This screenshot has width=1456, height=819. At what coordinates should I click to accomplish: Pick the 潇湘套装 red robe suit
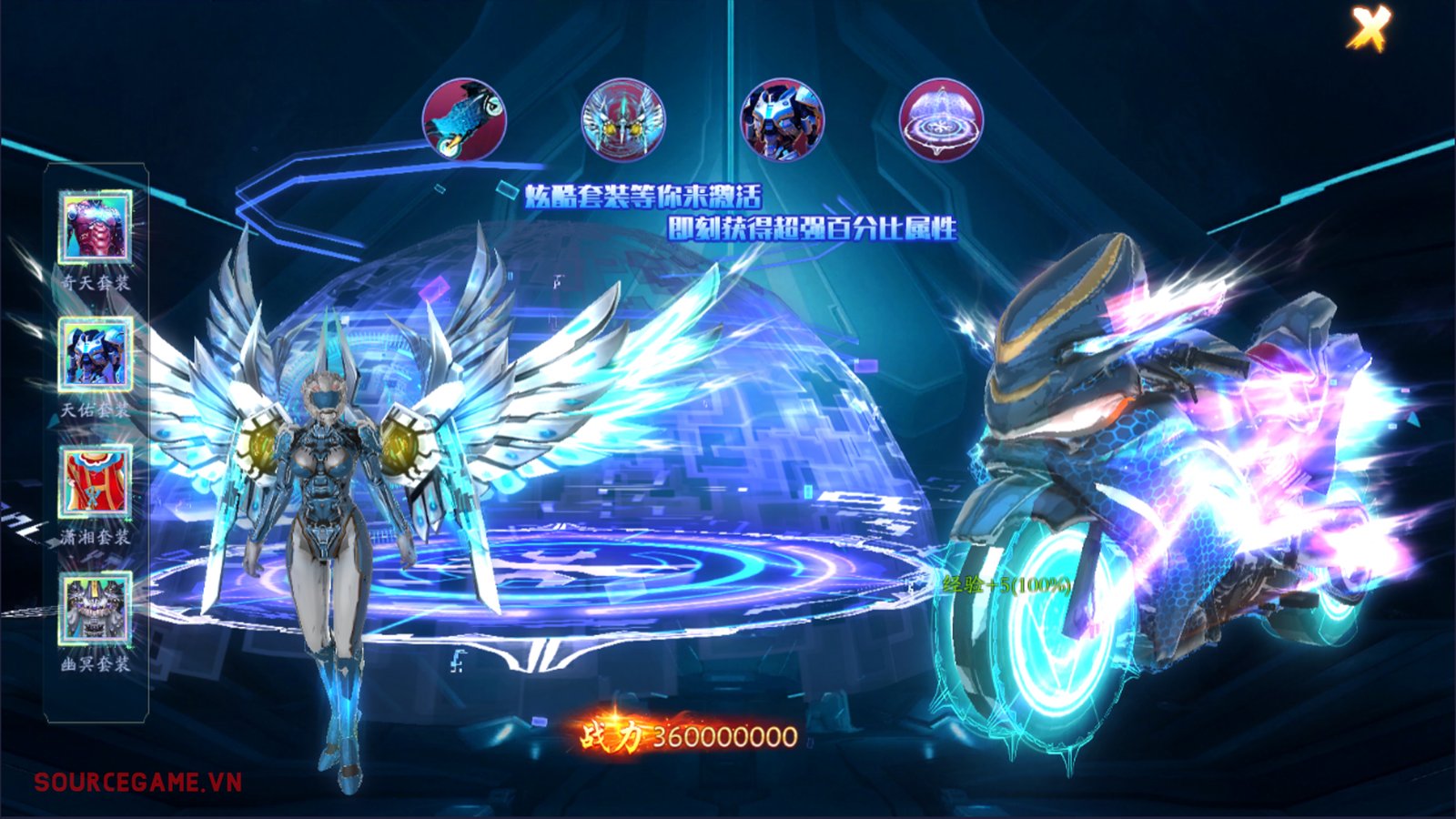[x=96, y=481]
